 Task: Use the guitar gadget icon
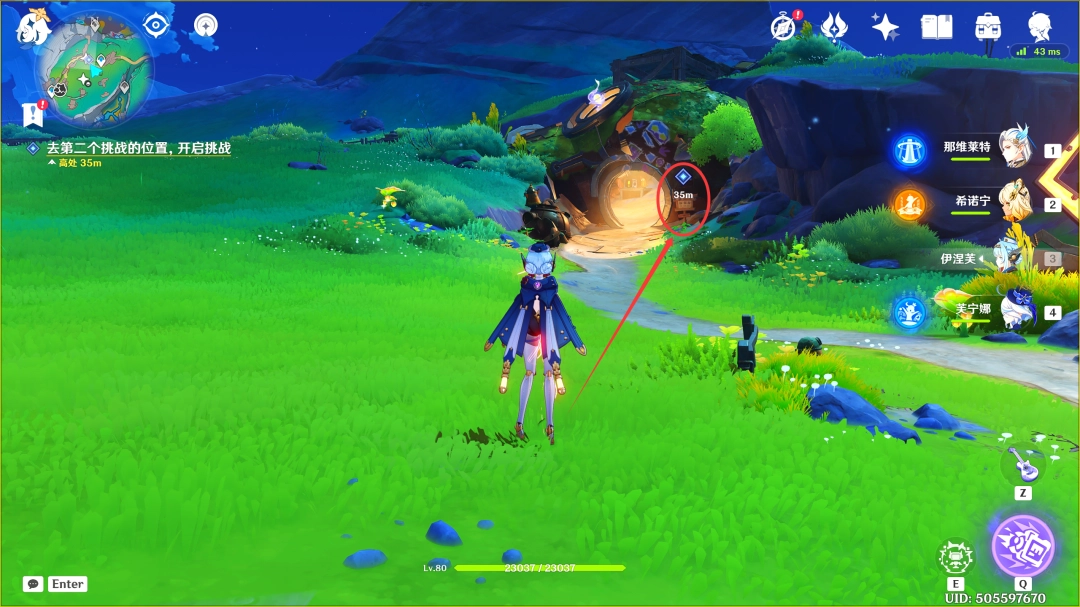pos(1023,463)
